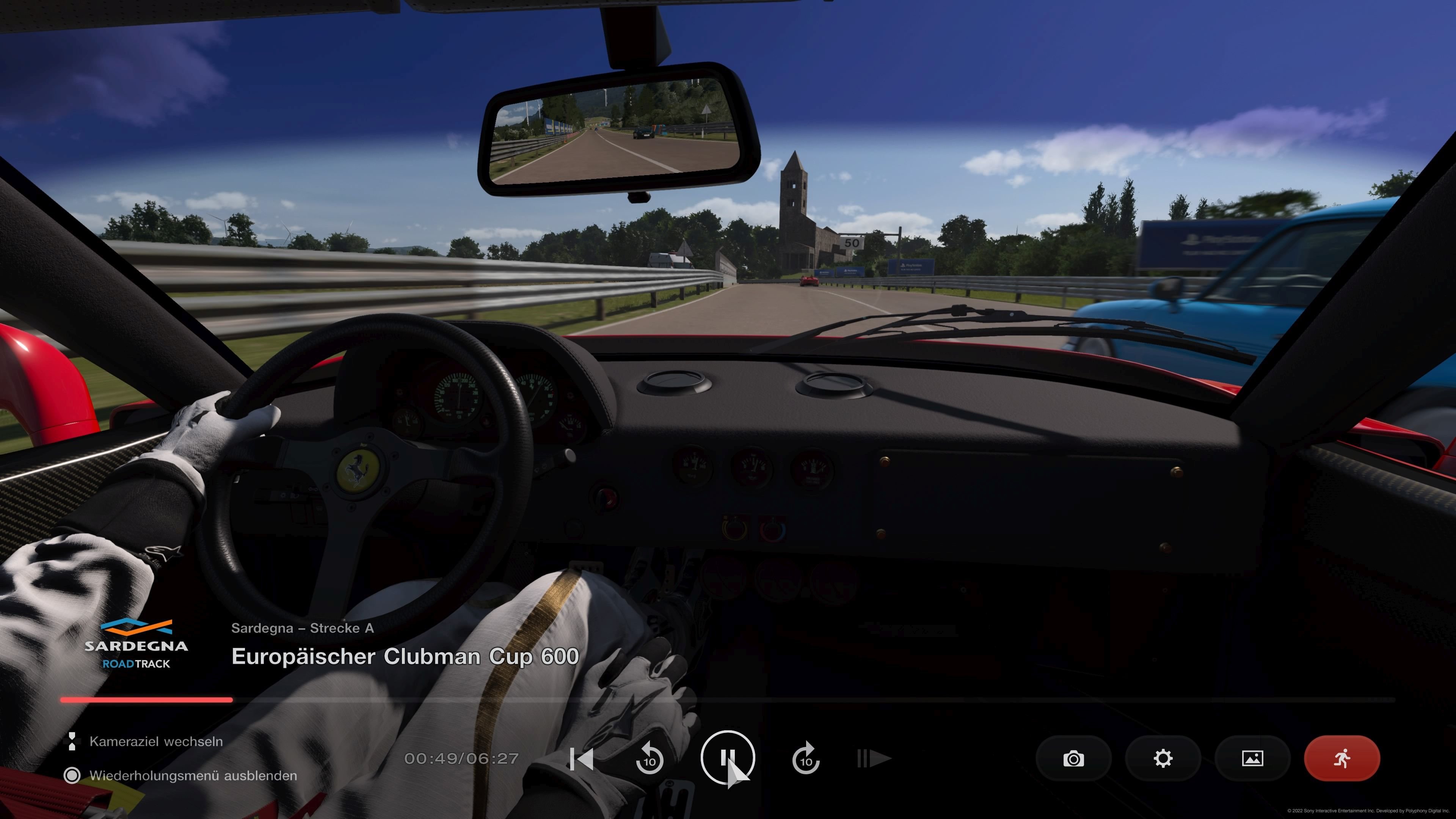Switch the camera target

(157, 741)
